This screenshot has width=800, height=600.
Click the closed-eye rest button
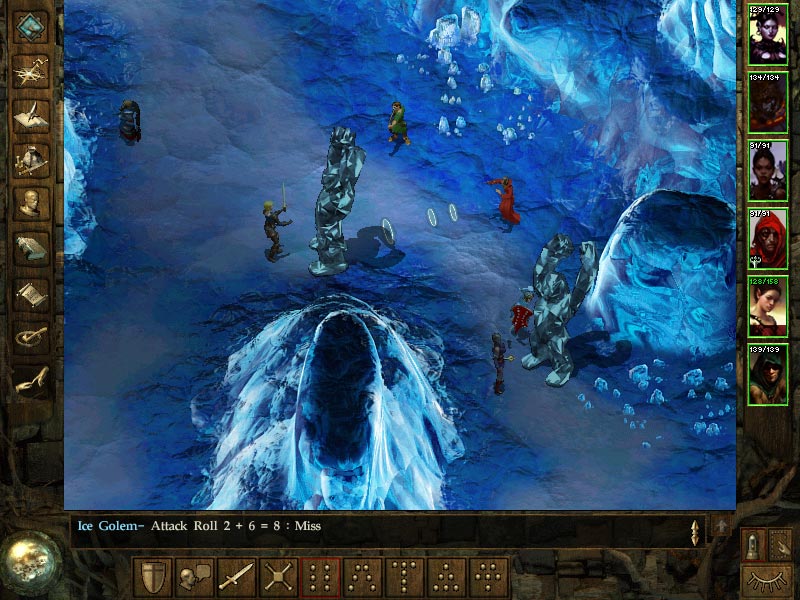[x=766, y=580]
